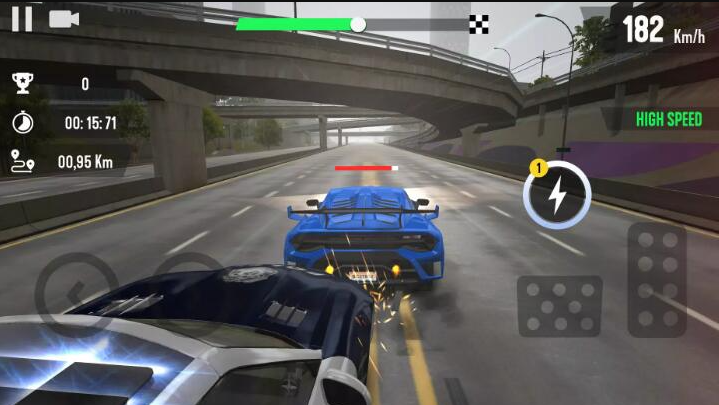Image resolution: width=719 pixels, height=405 pixels.
Task: Pause the race
Action: [x=21, y=19]
